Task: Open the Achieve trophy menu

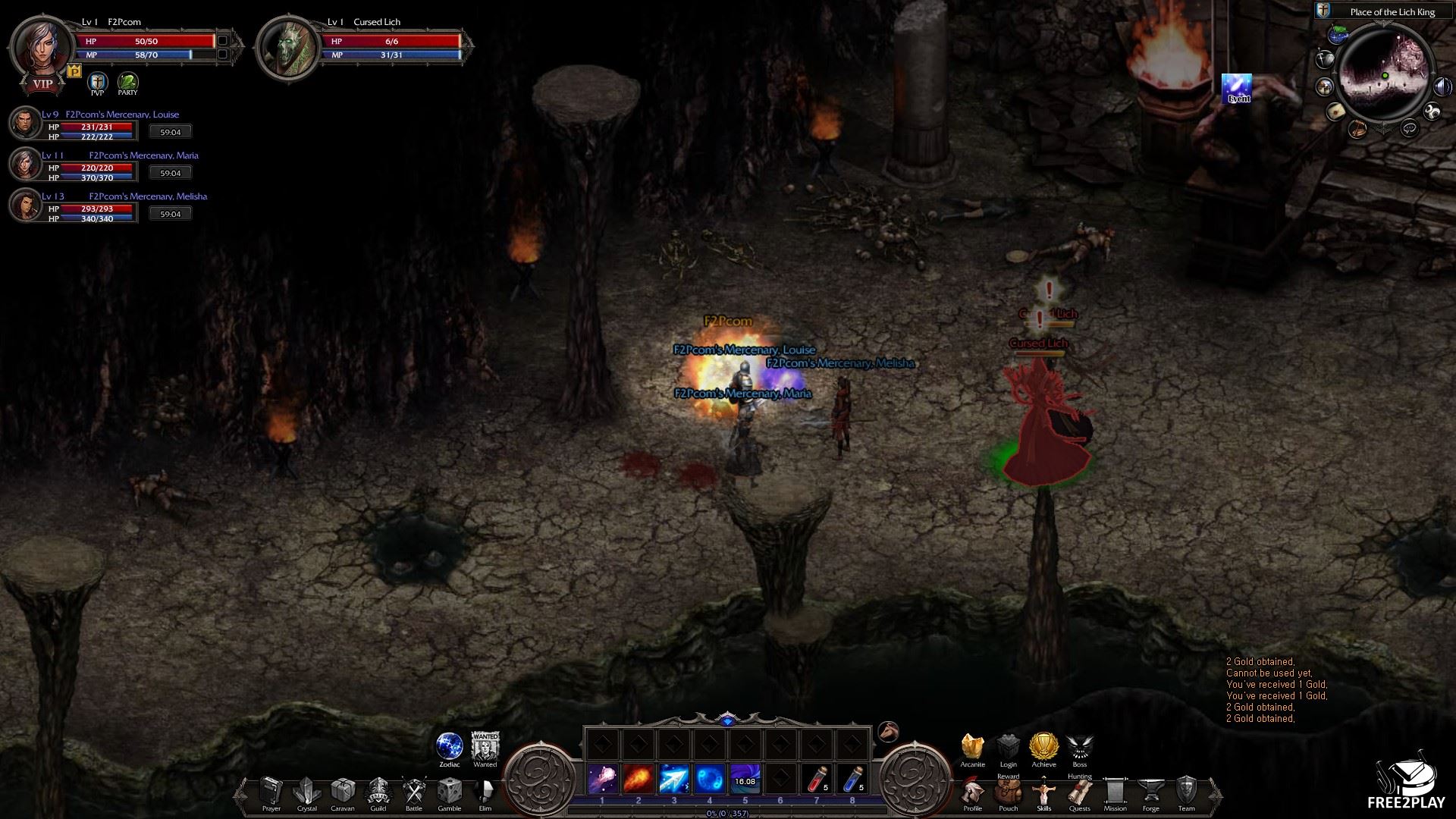Action: point(1043,747)
